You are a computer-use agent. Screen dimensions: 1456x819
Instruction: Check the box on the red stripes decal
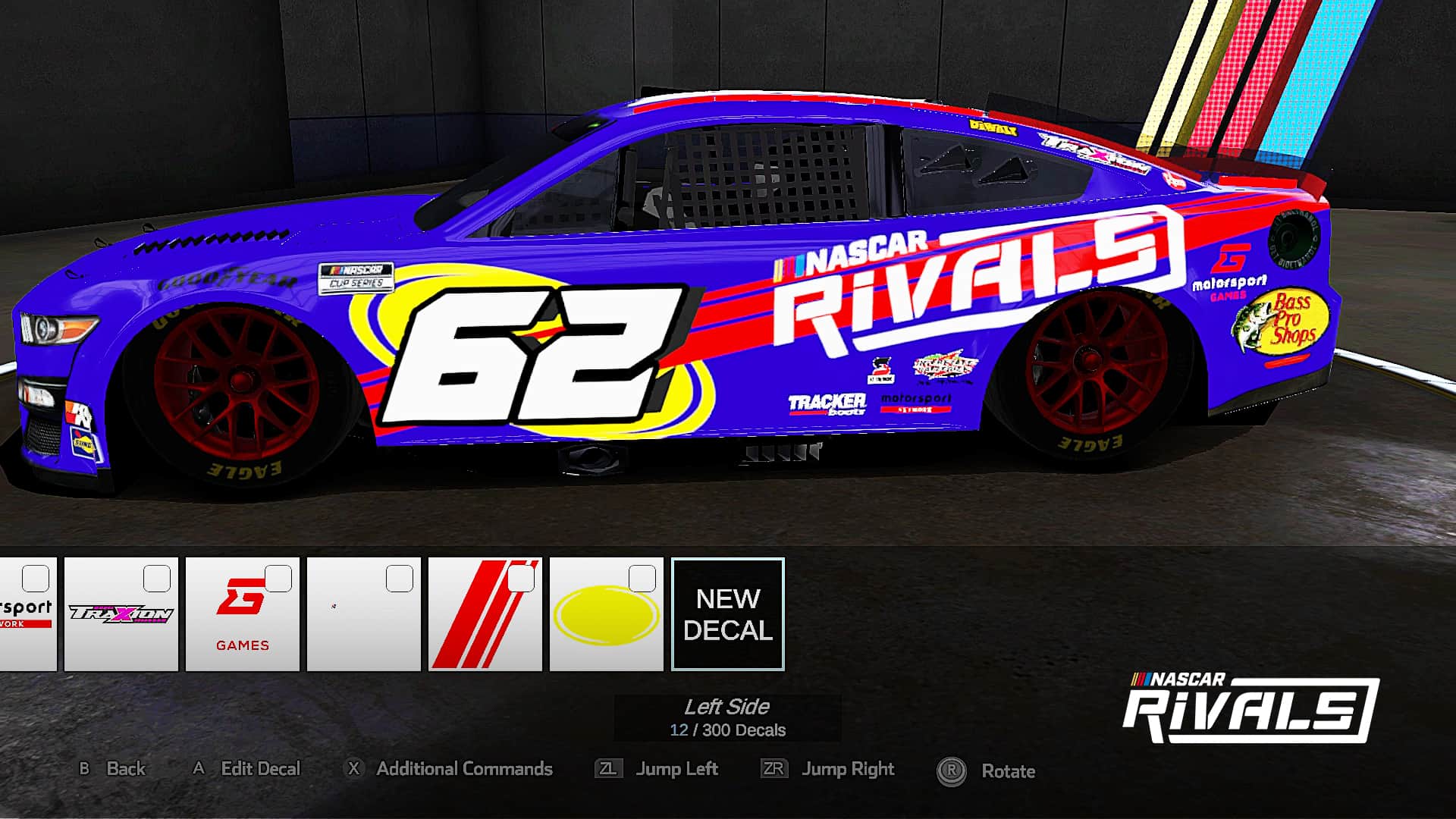coord(520,579)
